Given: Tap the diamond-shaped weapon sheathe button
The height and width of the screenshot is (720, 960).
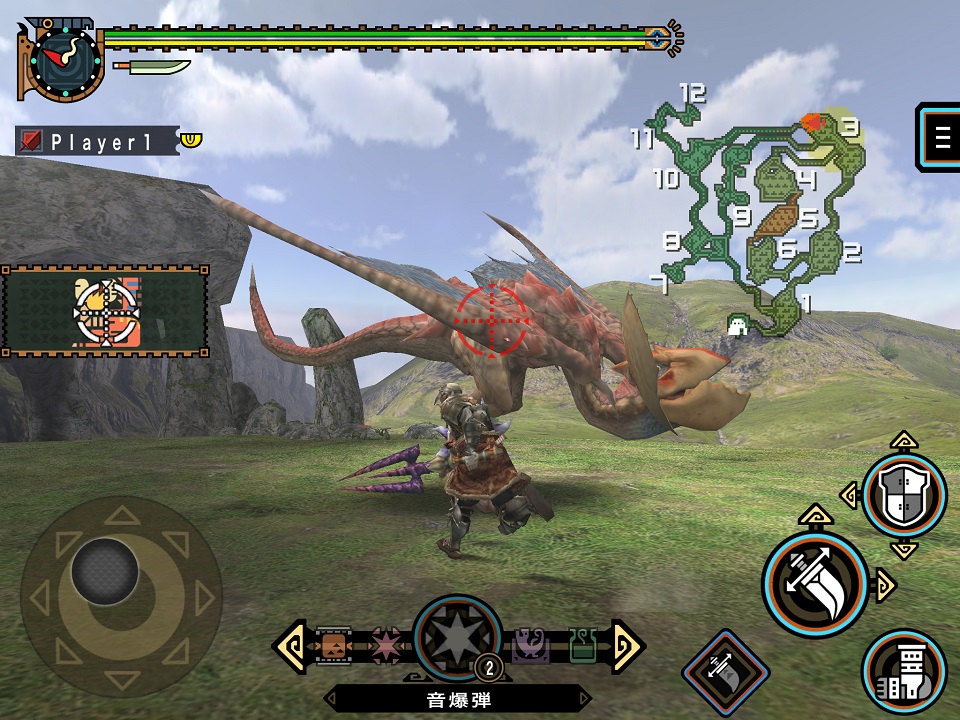Looking at the screenshot, I should [x=726, y=671].
